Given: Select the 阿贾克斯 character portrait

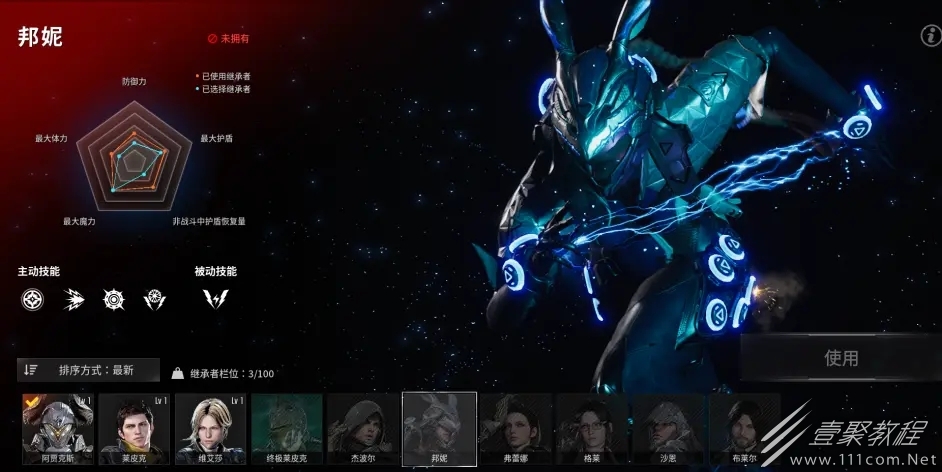Looking at the screenshot, I should click(57, 428).
